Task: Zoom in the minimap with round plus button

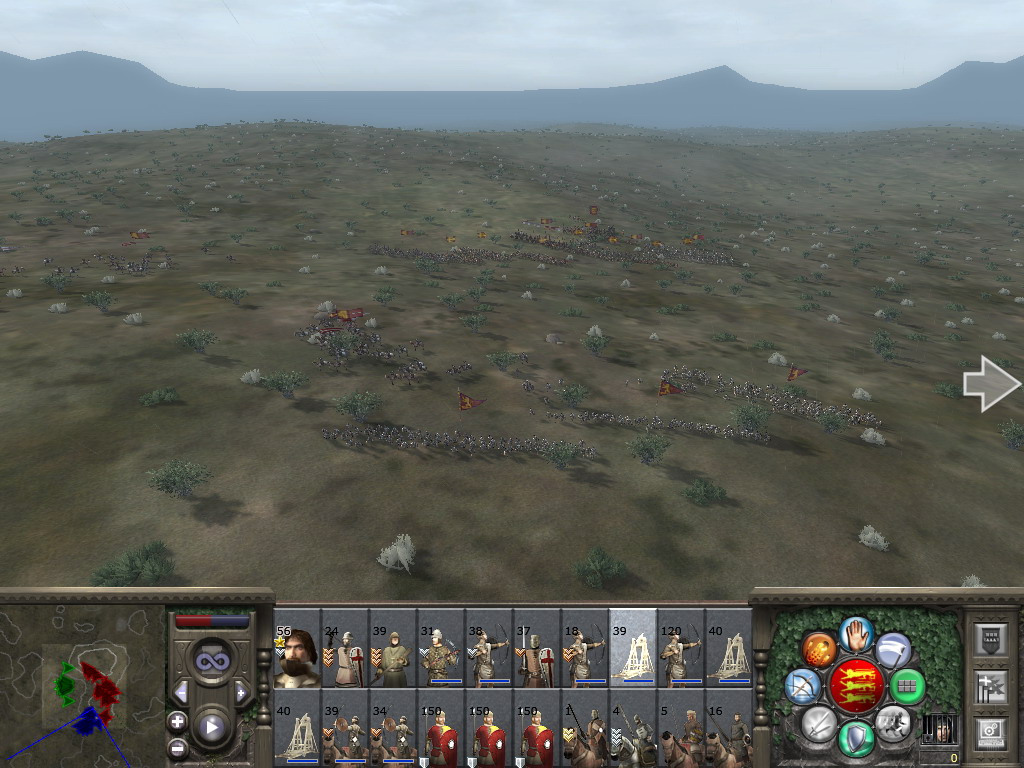Action: coord(178,721)
